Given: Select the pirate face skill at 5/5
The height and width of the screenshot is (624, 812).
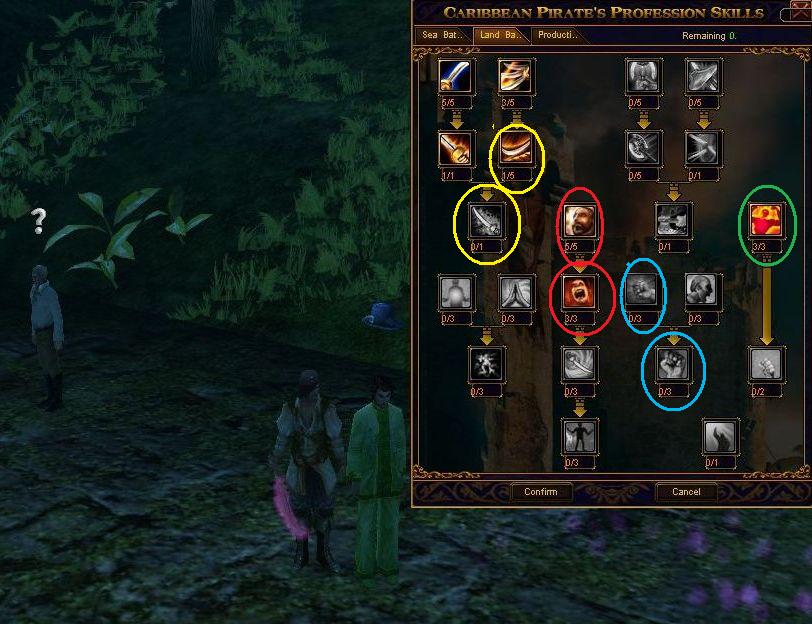Looking at the screenshot, I should (x=580, y=219).
